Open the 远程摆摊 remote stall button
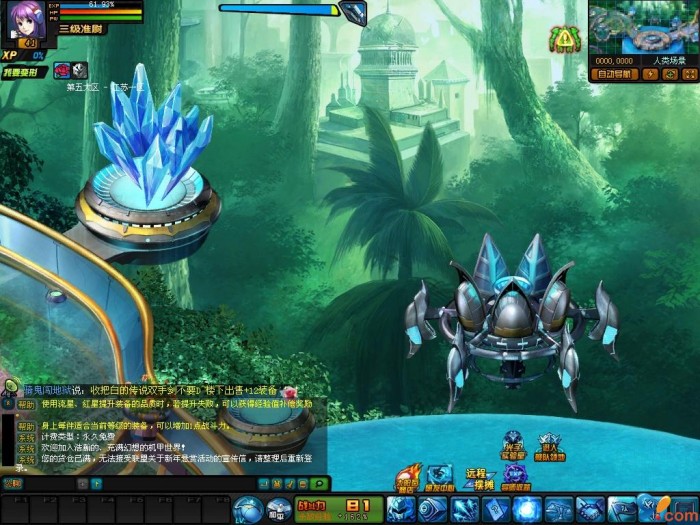 tap(481, 478)
